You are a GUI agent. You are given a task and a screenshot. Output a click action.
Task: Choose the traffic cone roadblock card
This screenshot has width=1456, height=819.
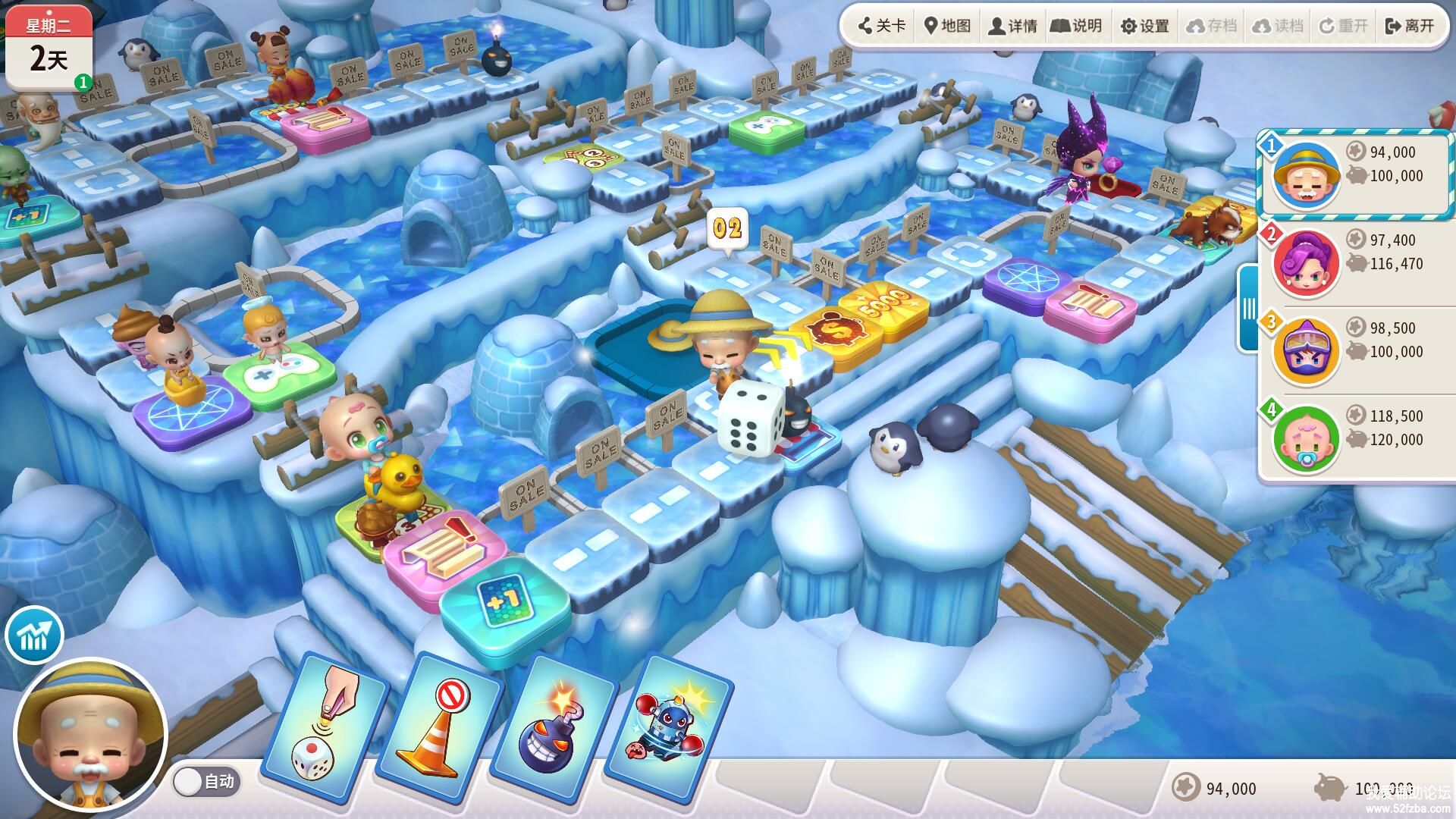(439, 730)
